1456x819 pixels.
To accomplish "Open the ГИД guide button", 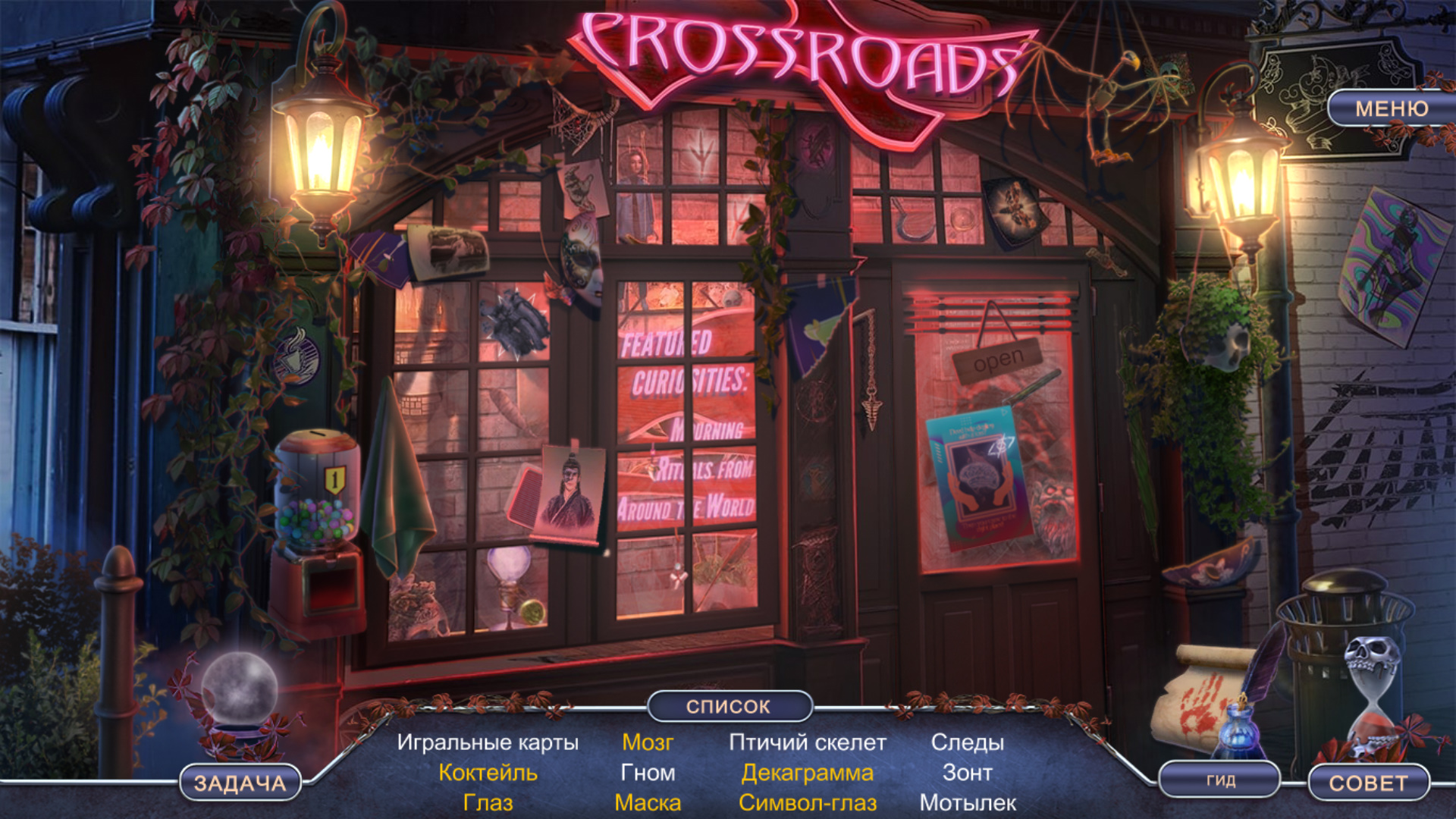I will point(1220,780).
